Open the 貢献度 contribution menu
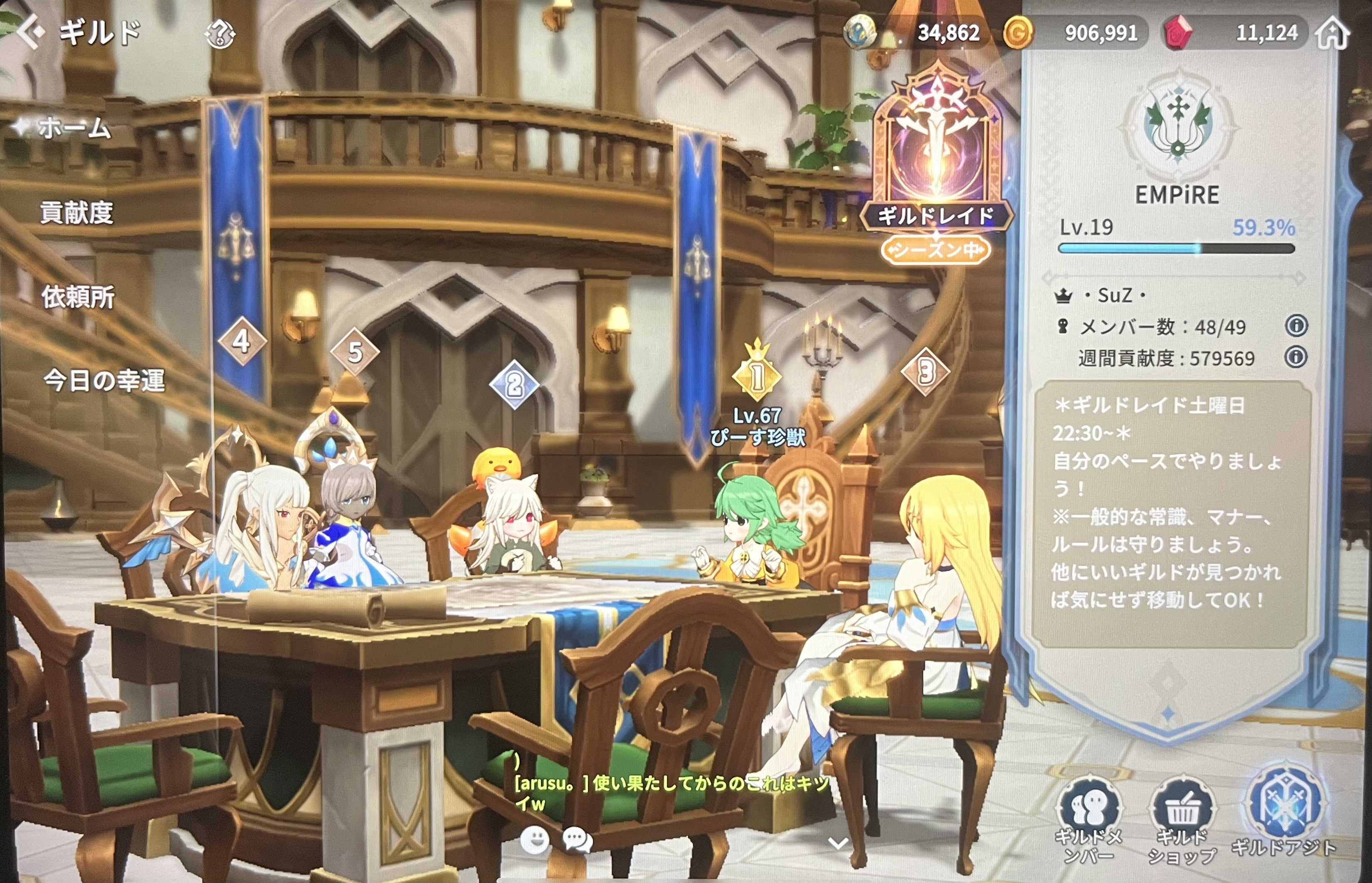Image resolution: width=1372 pixels, height=883 pixels. [x=76, y=213]
